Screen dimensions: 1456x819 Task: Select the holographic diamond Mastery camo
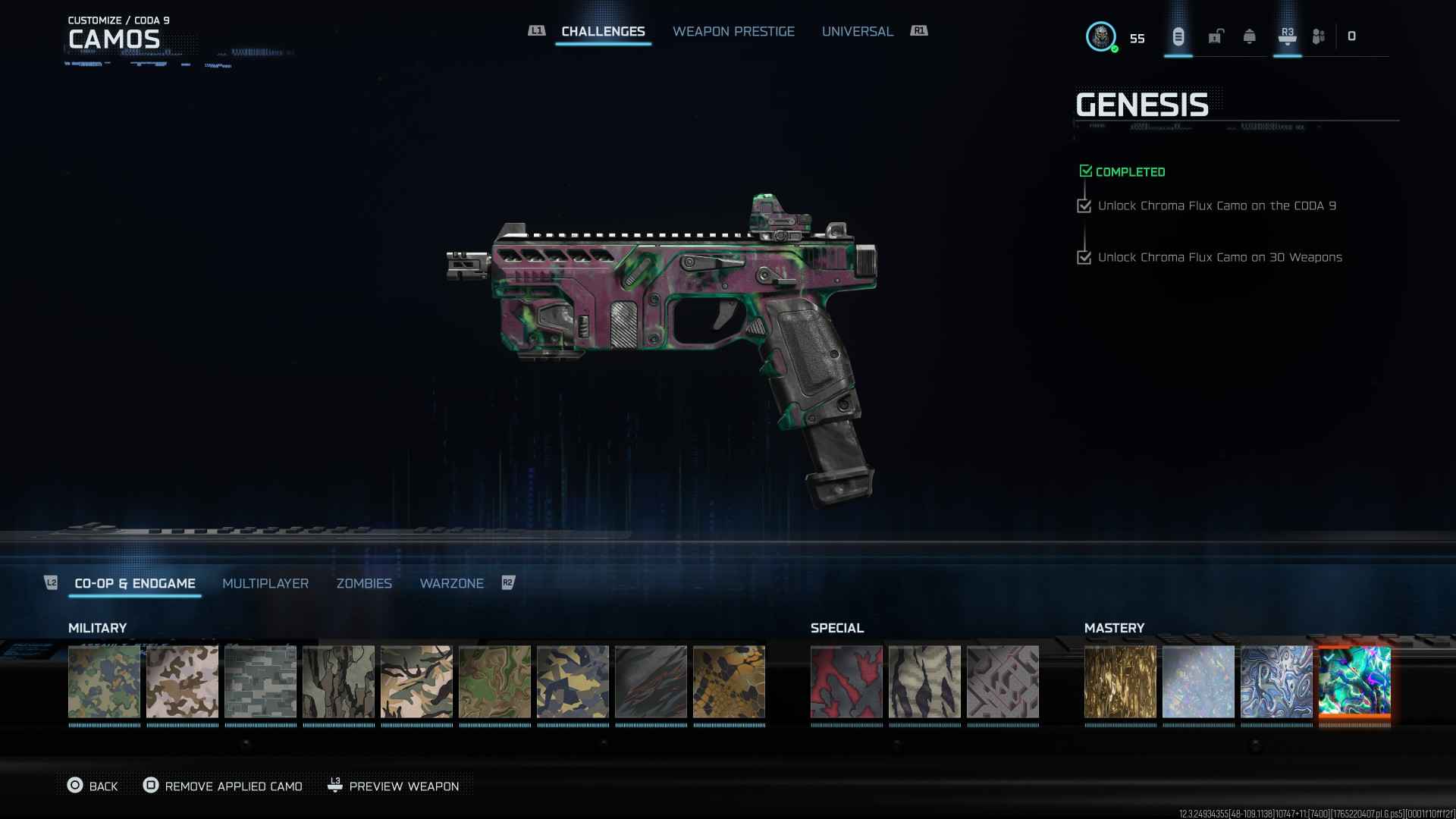tap(1198, 682)
